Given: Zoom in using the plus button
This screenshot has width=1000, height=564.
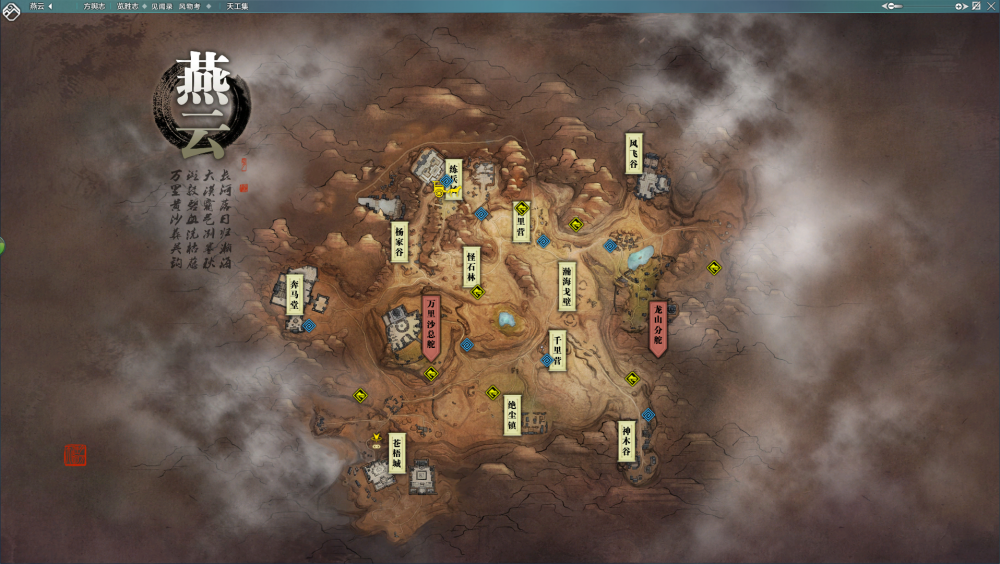Looking at the screenshot, I should tap(958, 6).
